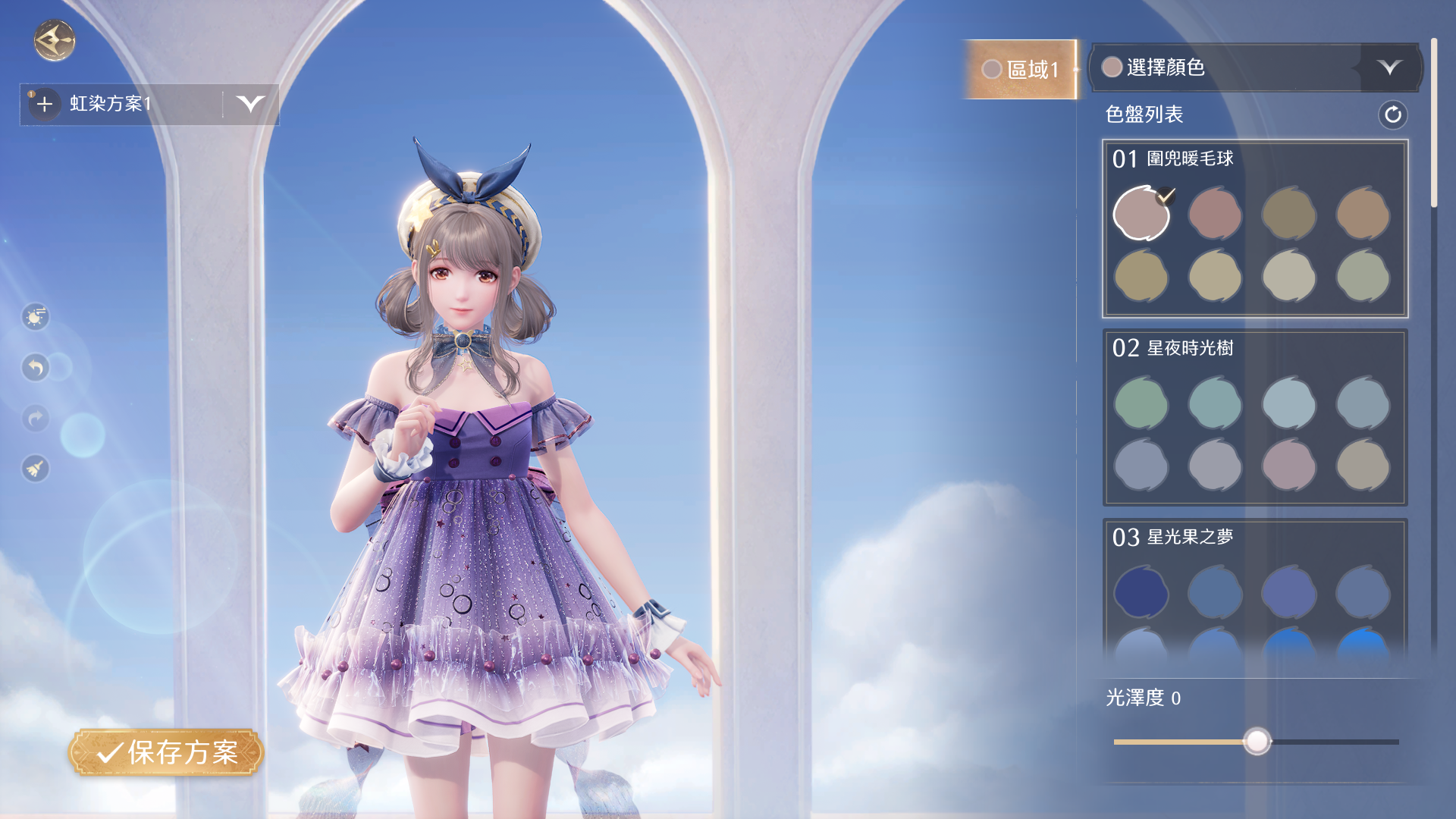1456x819 pixels.
Task: Choose the olive brown swatch in 圍兜暖毛球
Action: point(1288,214)
